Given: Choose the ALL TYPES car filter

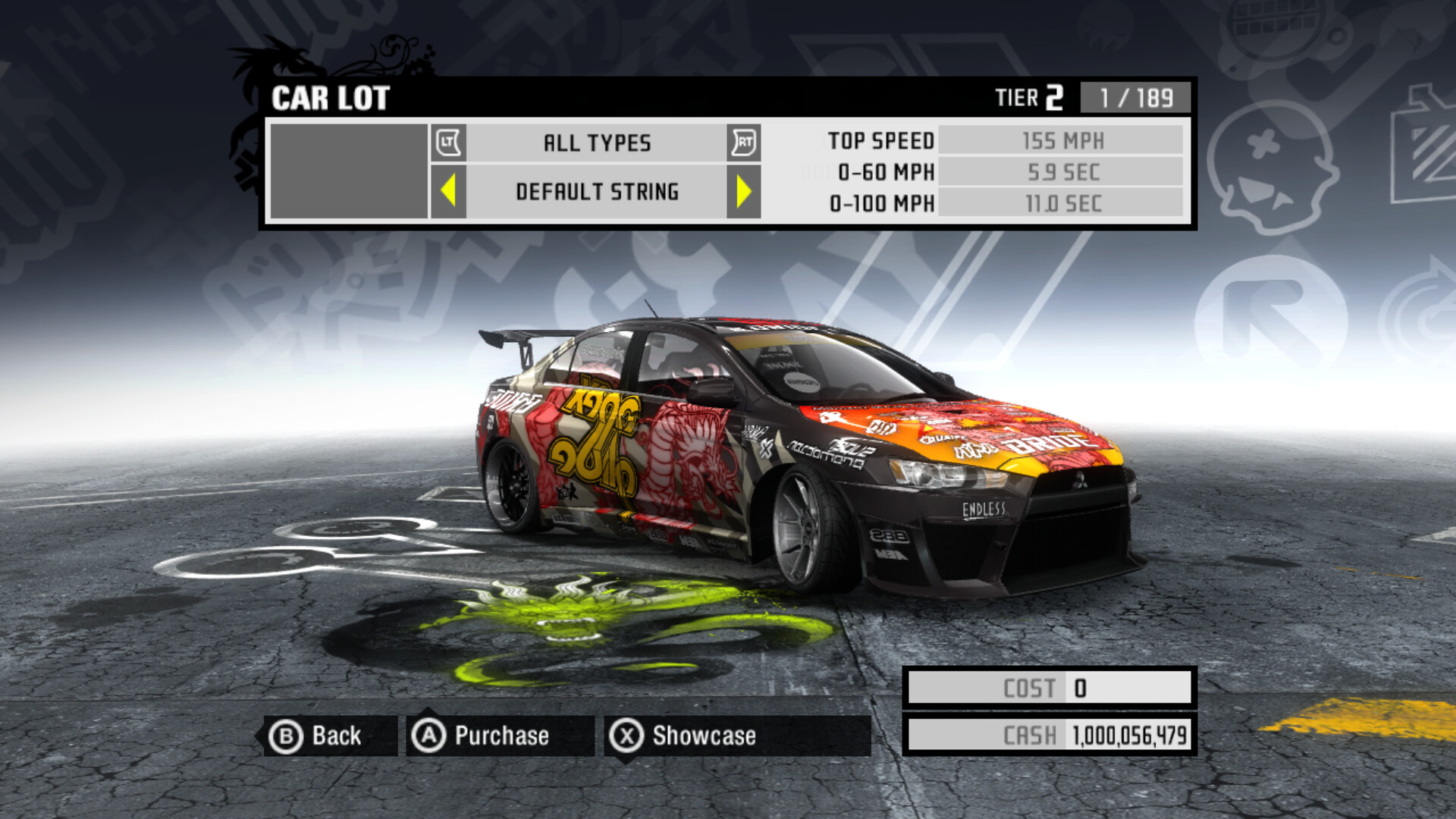Looking at the screenshot, I should (597, 143).
